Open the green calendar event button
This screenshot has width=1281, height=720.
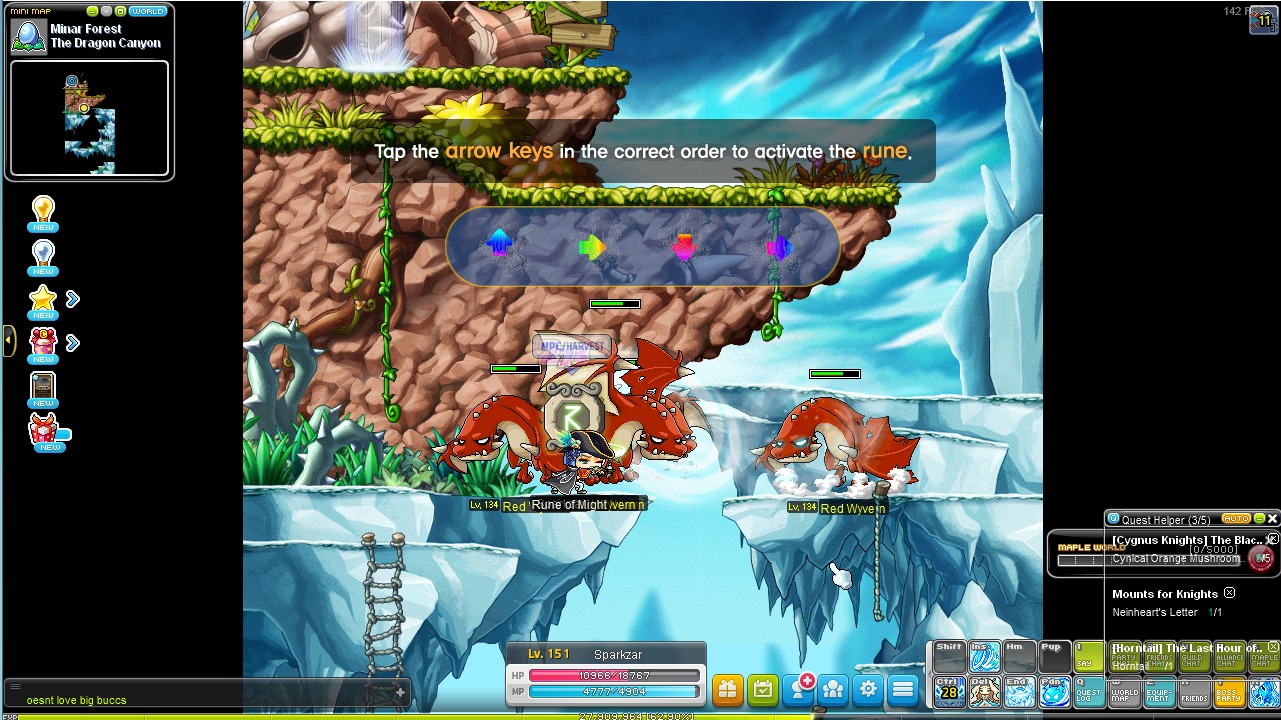(762, 689)
